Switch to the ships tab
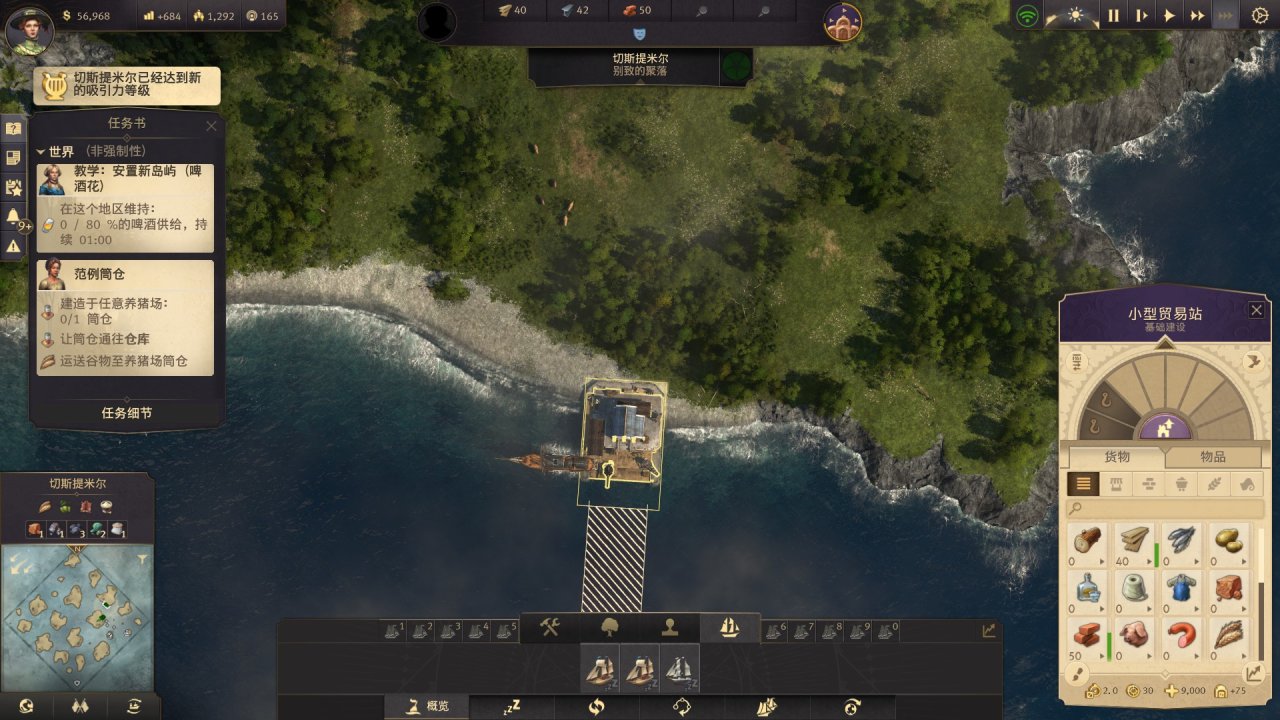The height and width of the screenshot is (720, 1280). pyautogui.click(x=730, y=627)
